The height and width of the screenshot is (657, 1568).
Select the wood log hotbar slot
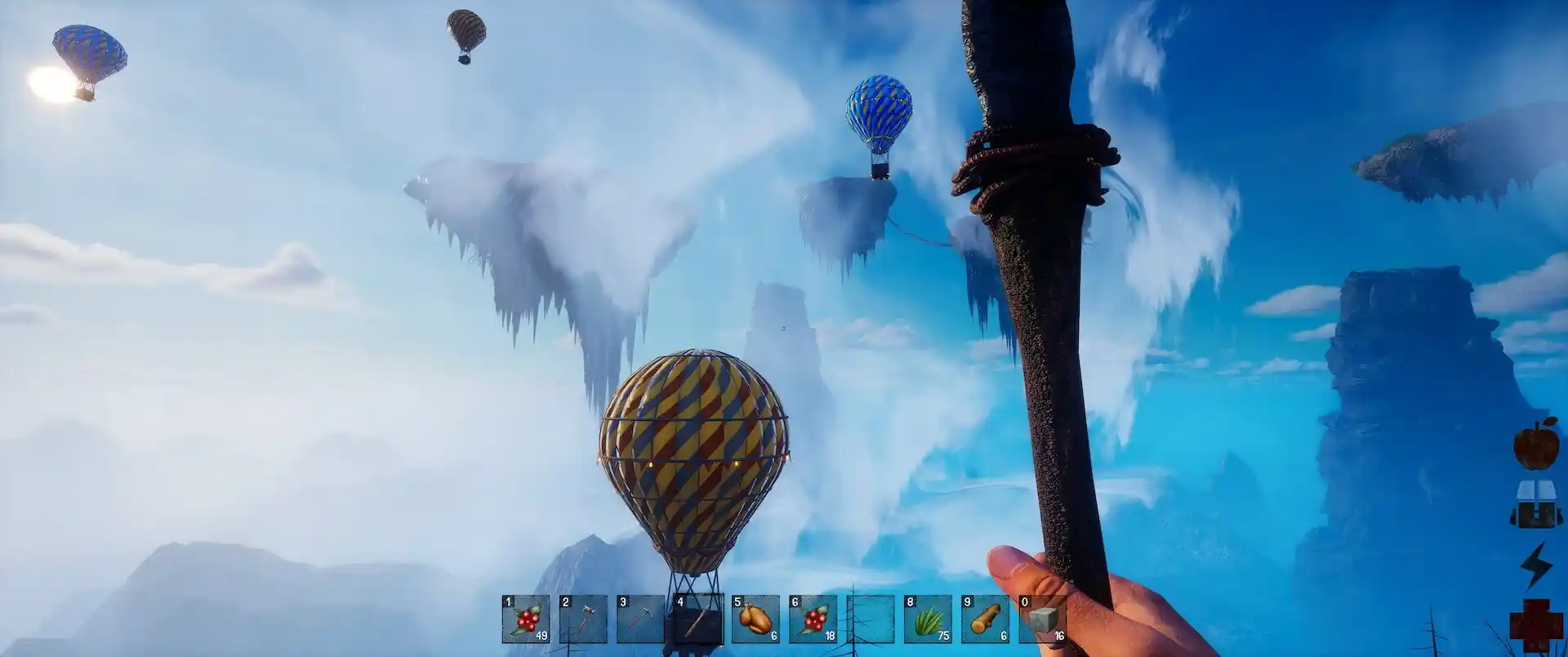click(x=985, y=619)
